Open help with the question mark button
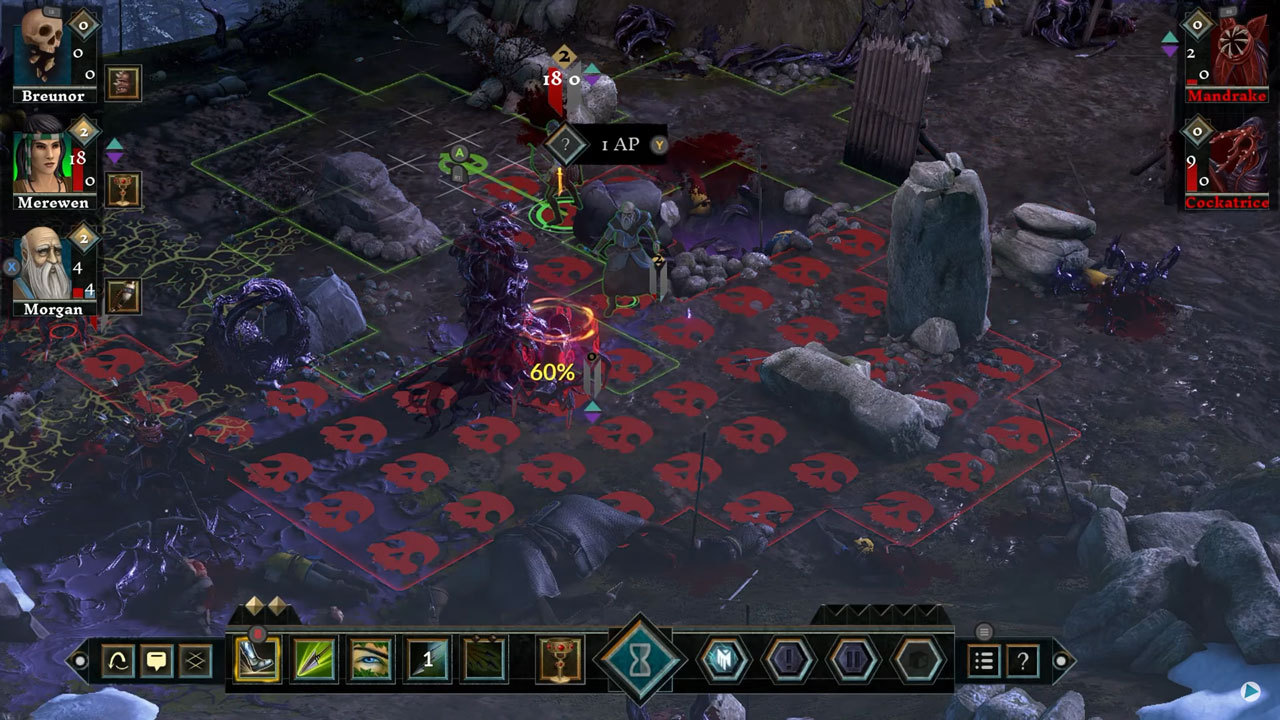Screen dimensions: 1280x720 (x=1022, y=661)
